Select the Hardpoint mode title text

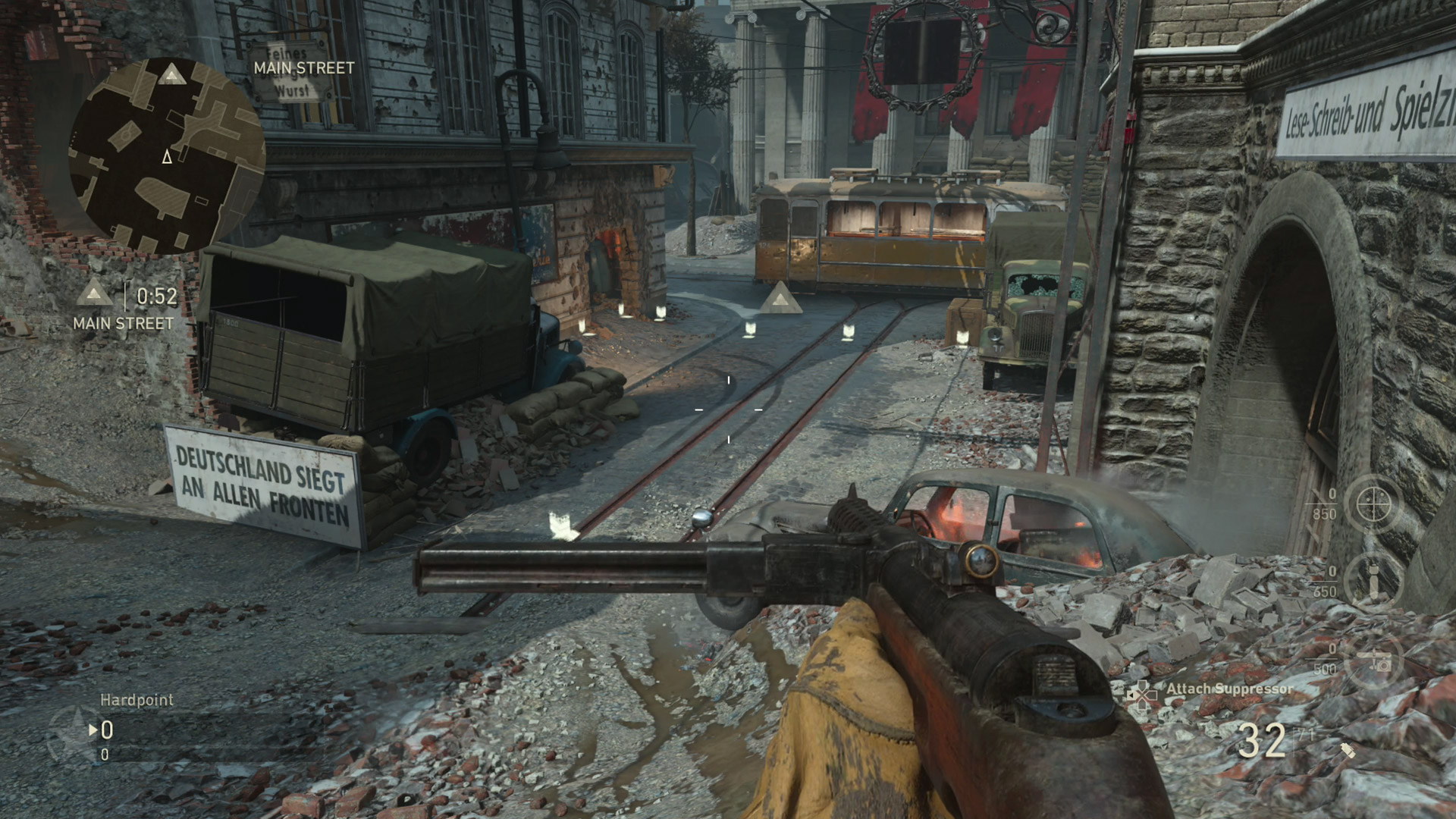pos(136,700)
